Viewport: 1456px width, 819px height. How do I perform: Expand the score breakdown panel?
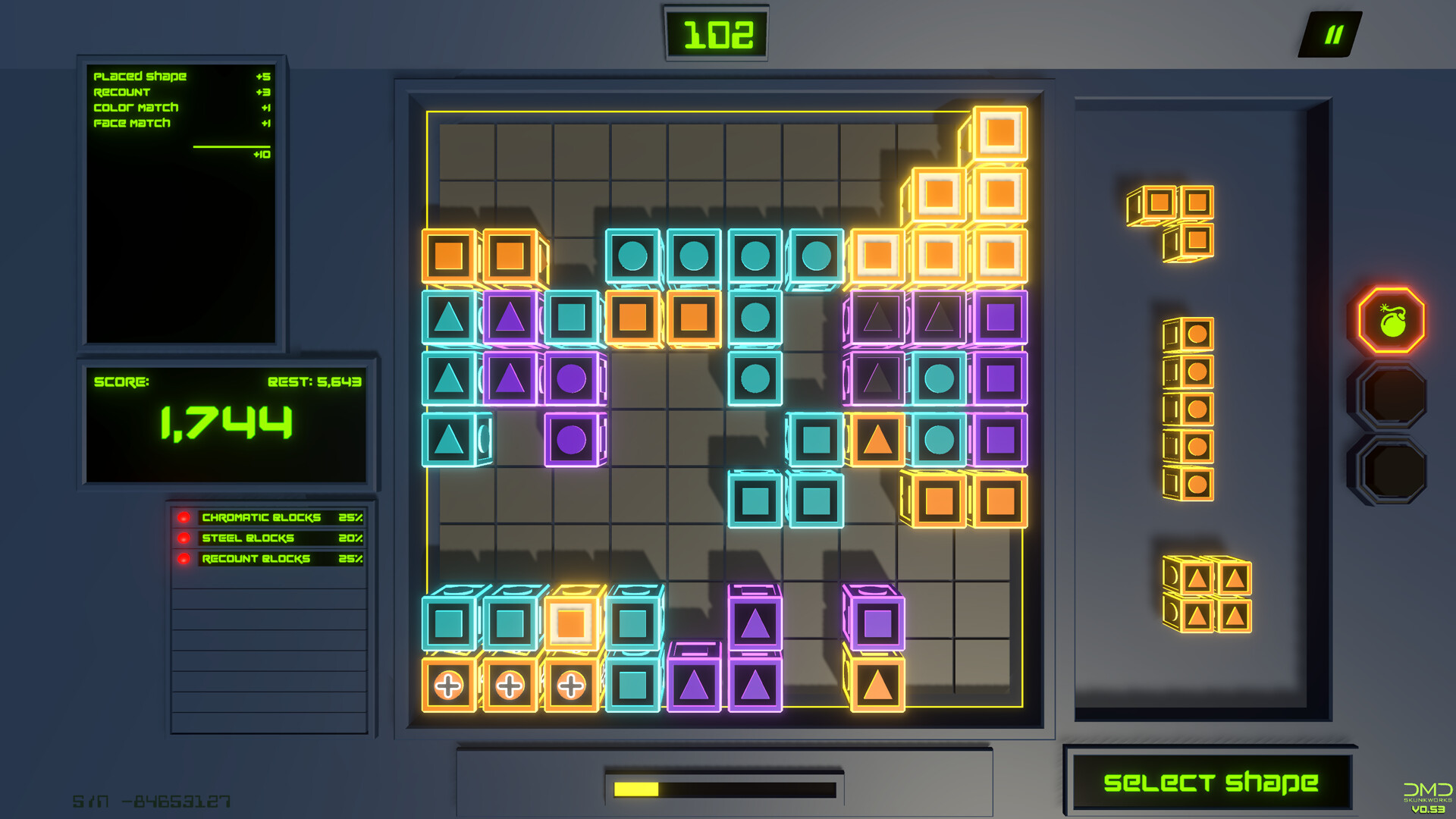(180, 201)
